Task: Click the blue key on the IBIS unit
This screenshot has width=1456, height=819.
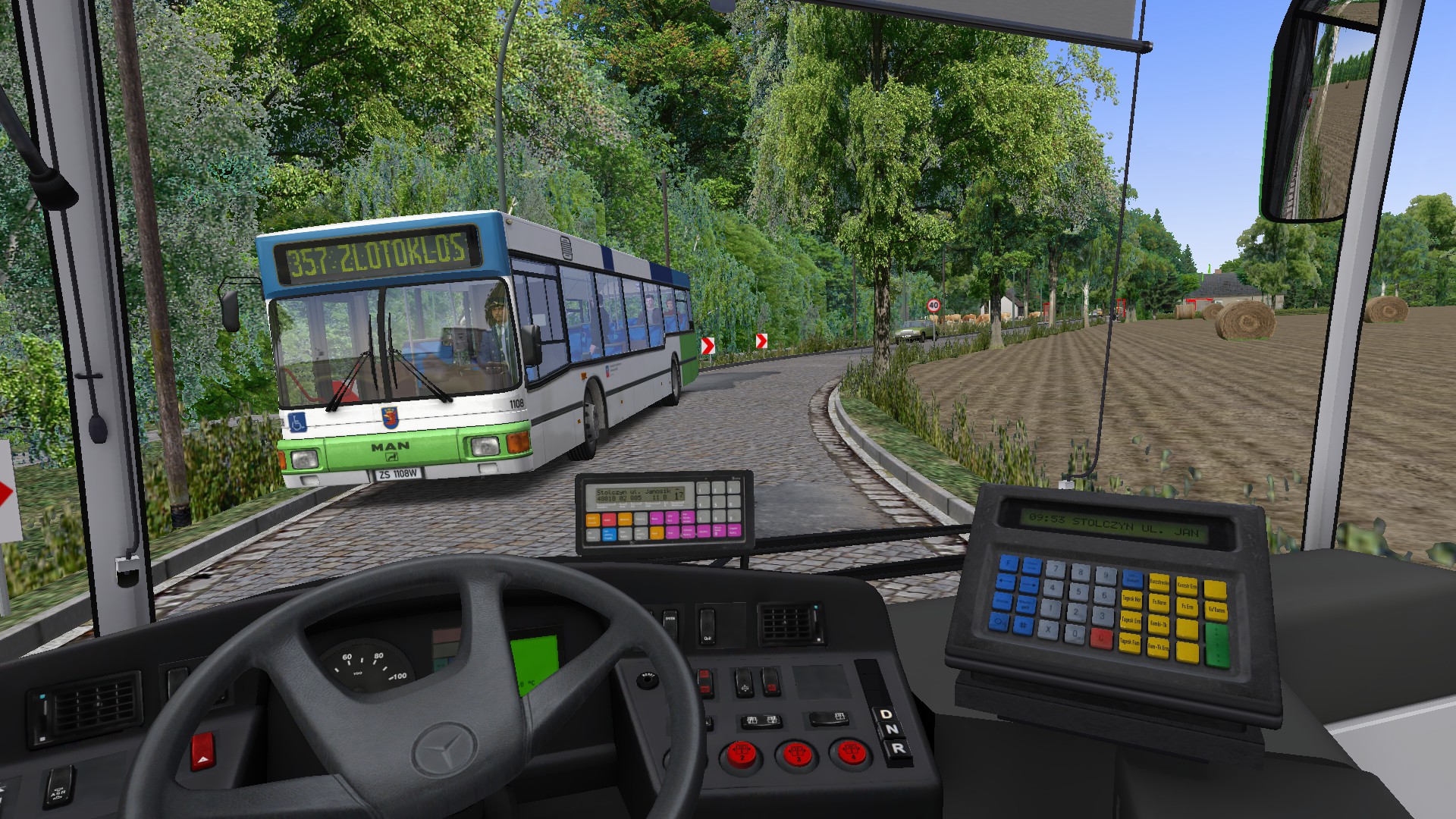Action: 608,535
